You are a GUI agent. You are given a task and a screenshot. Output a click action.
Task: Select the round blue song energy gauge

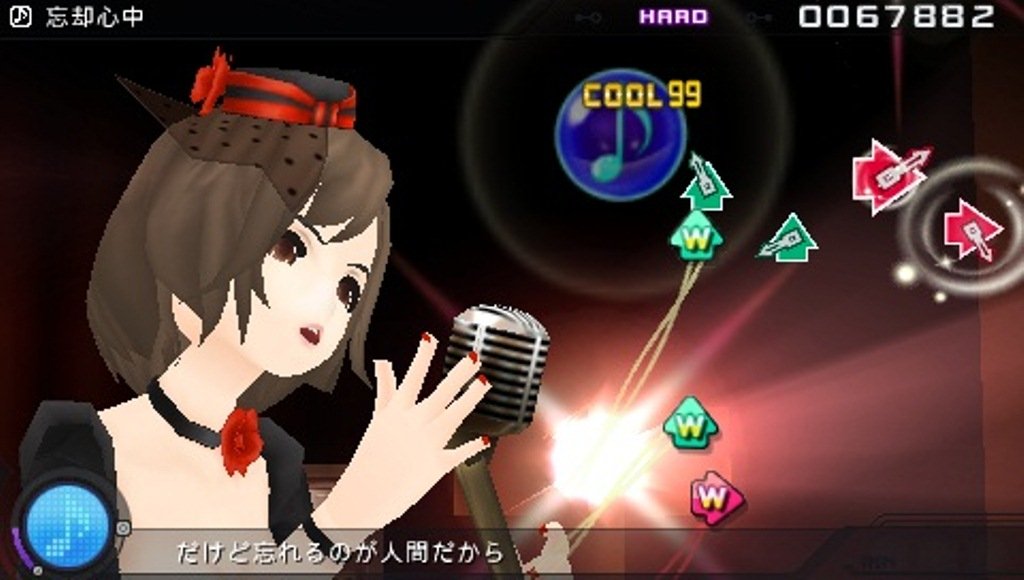tap(67, 522)
